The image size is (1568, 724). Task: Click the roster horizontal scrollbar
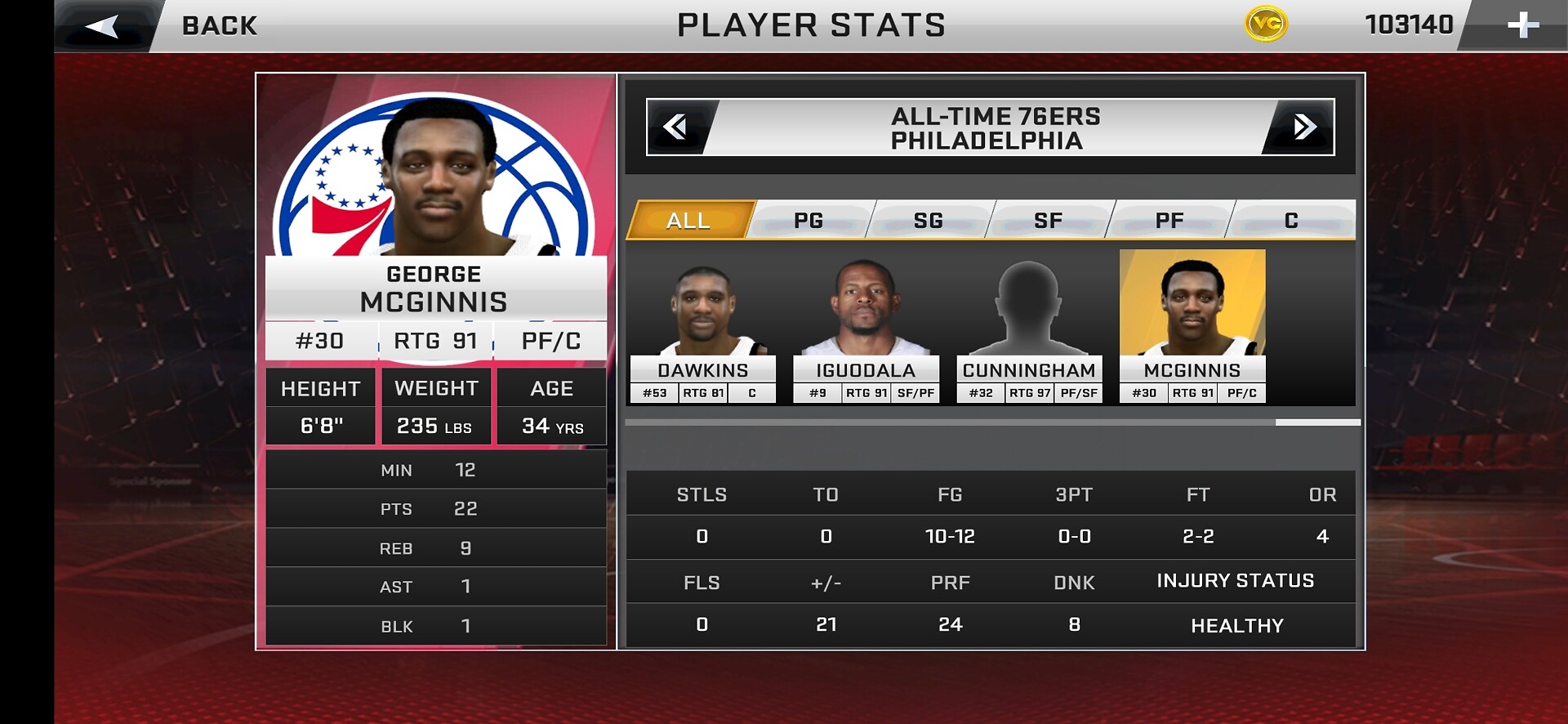[x=1317, y=422]
